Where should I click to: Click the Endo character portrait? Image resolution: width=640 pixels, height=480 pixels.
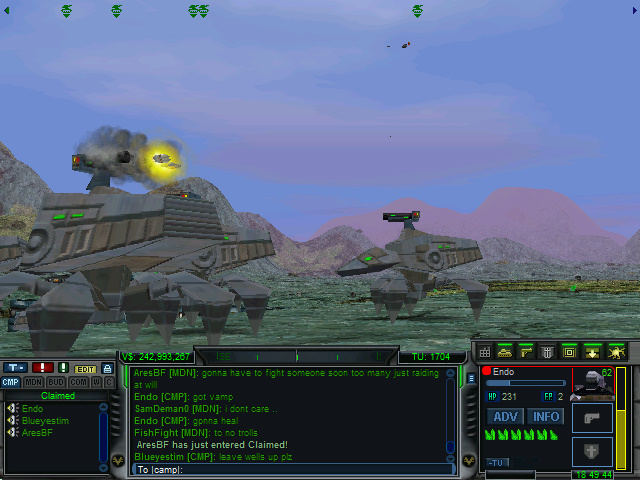(x=592, y=383)
